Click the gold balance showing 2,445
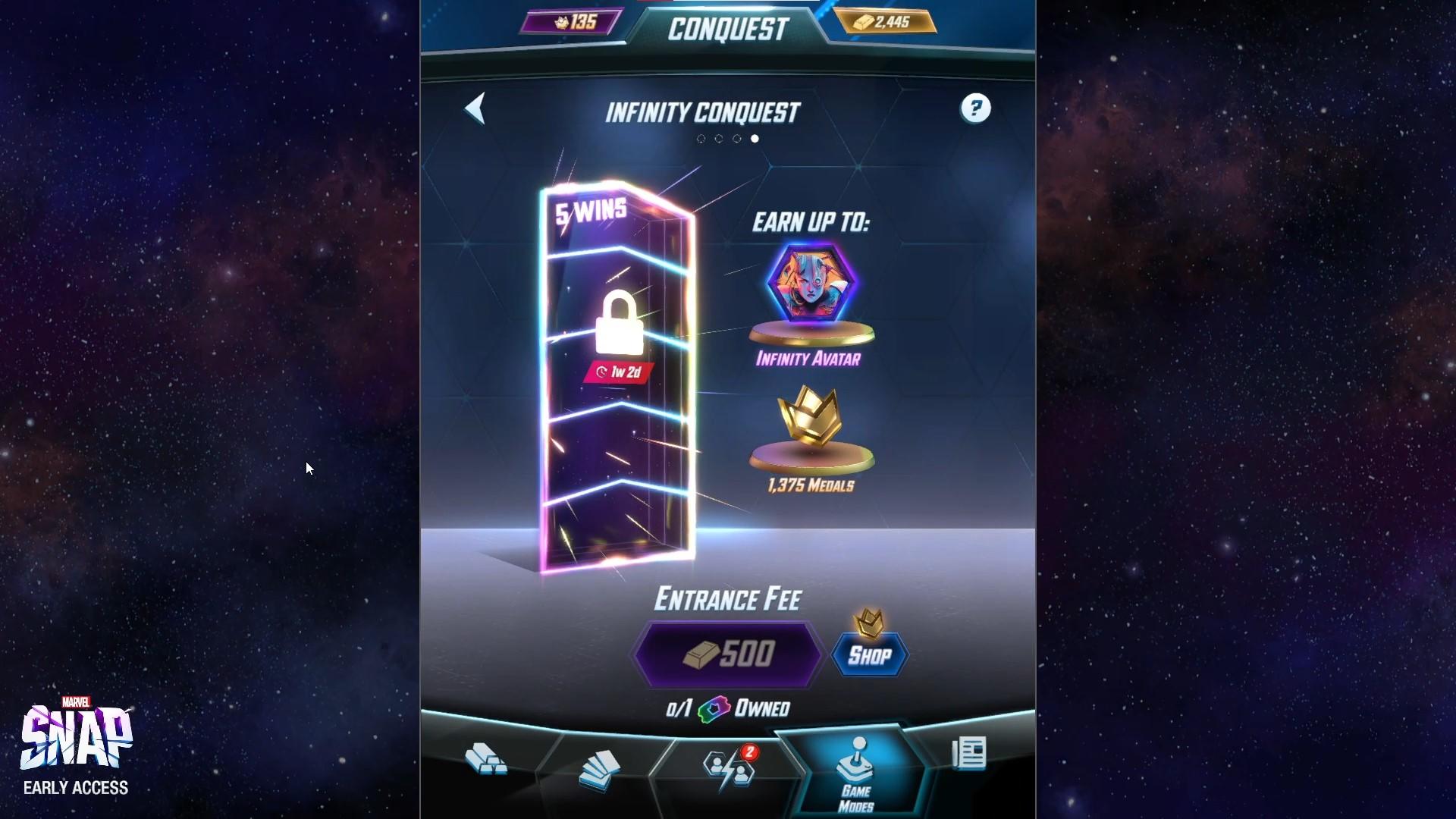Screen dimensions: 1456x819 (x=886, y=23)
